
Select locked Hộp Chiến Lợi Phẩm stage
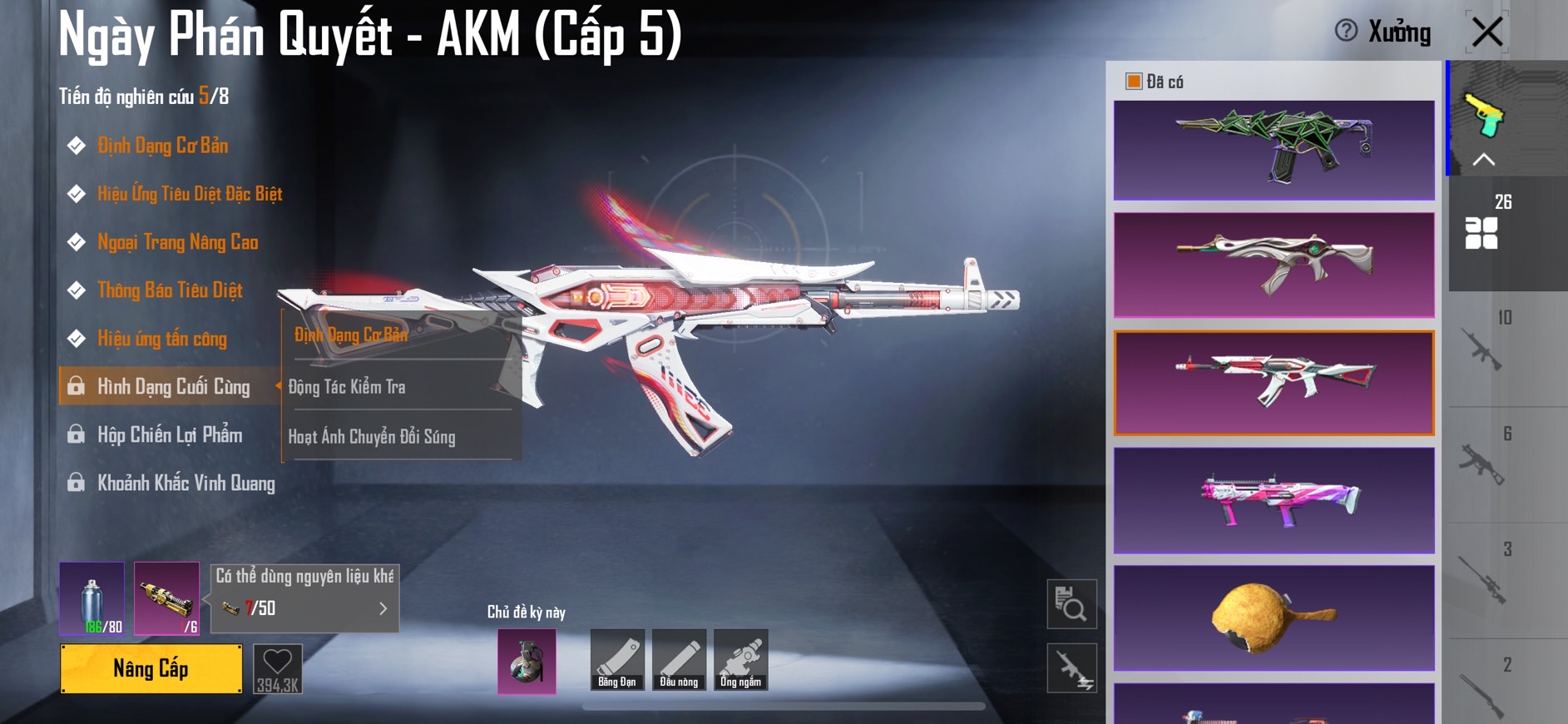[170, 435]
